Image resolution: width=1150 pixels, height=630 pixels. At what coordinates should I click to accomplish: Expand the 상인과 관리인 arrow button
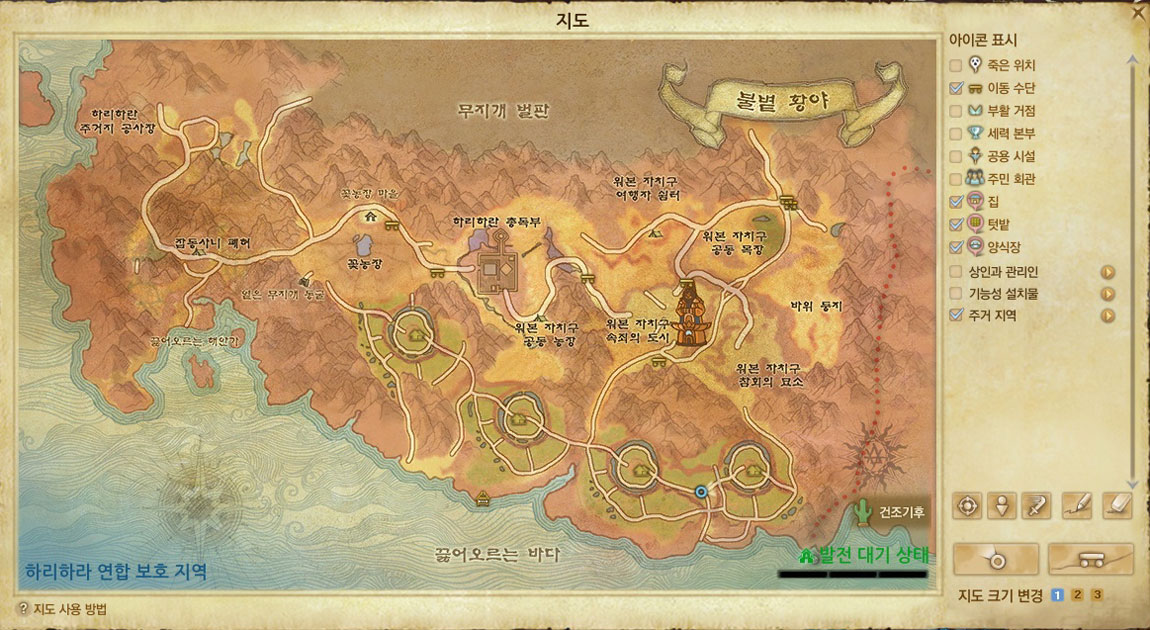1108,272
